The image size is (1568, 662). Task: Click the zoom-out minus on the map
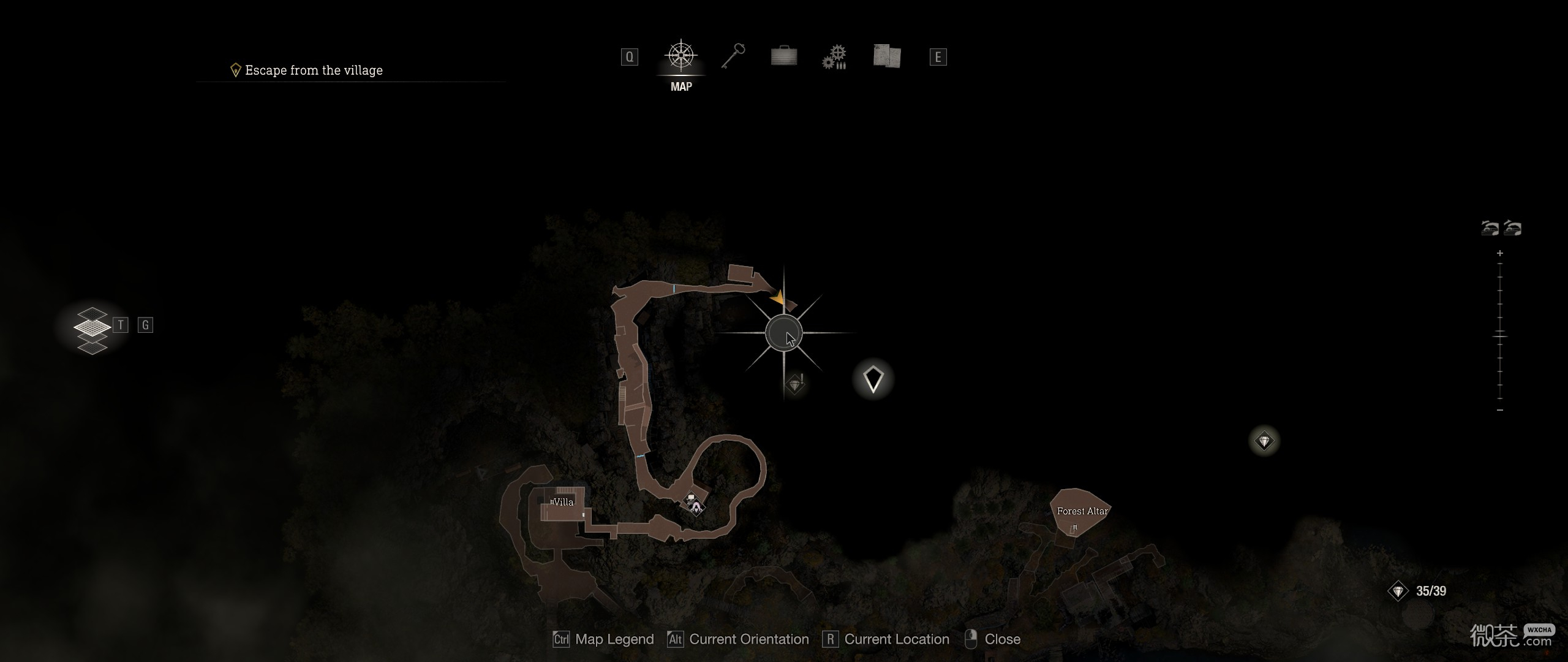click(x=1499, y=409)
